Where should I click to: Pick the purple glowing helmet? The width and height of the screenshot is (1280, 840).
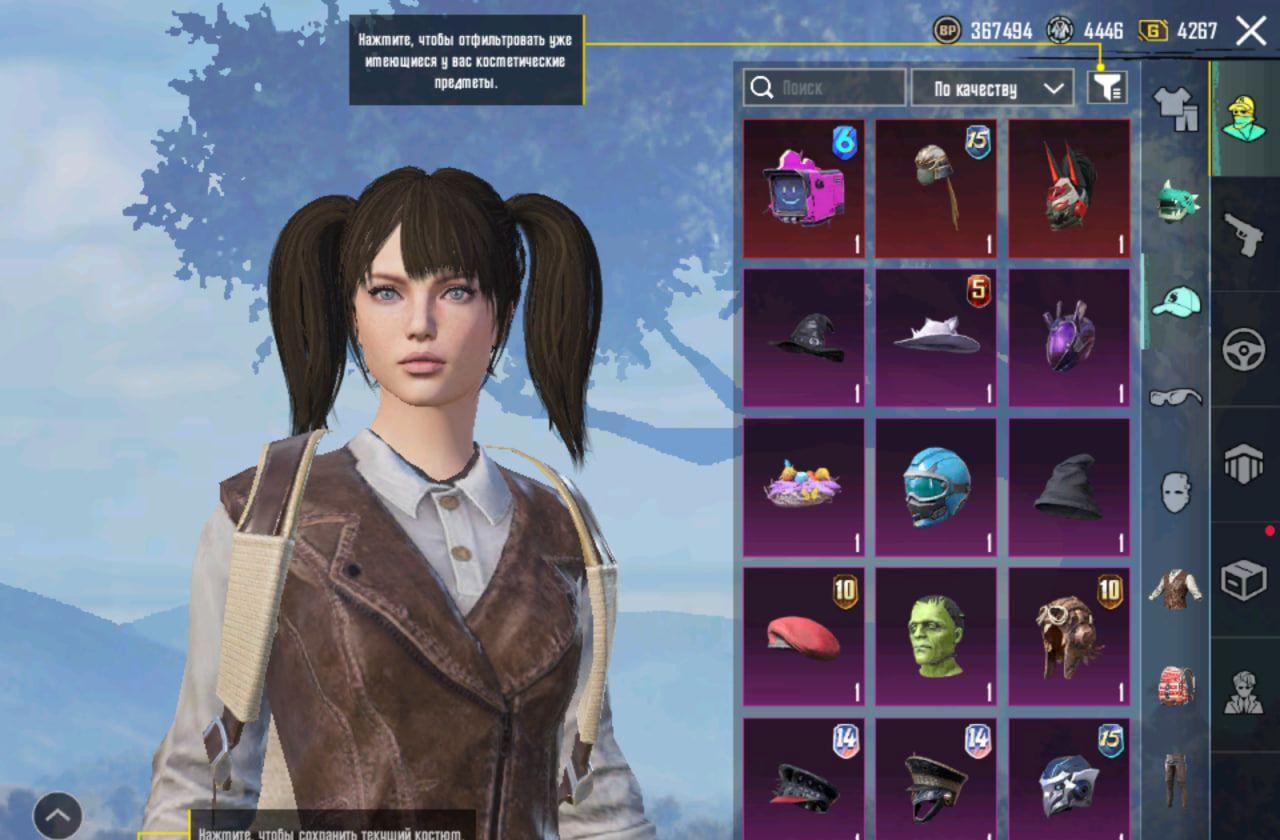1069,339
